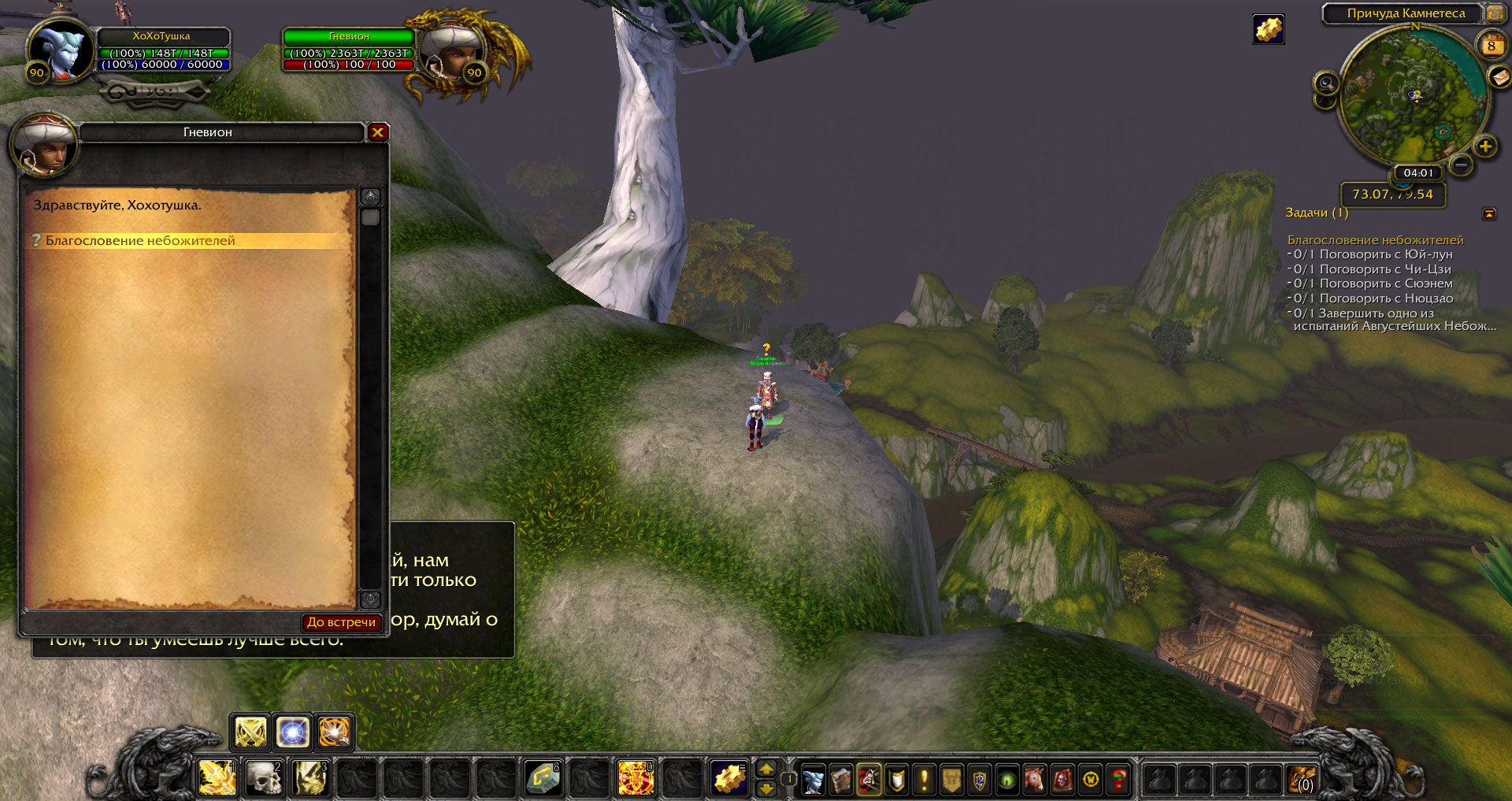Screen dimensions: 1512x801
Task: Use the rune stone in slot 8
Action: (x=543, y=777)
